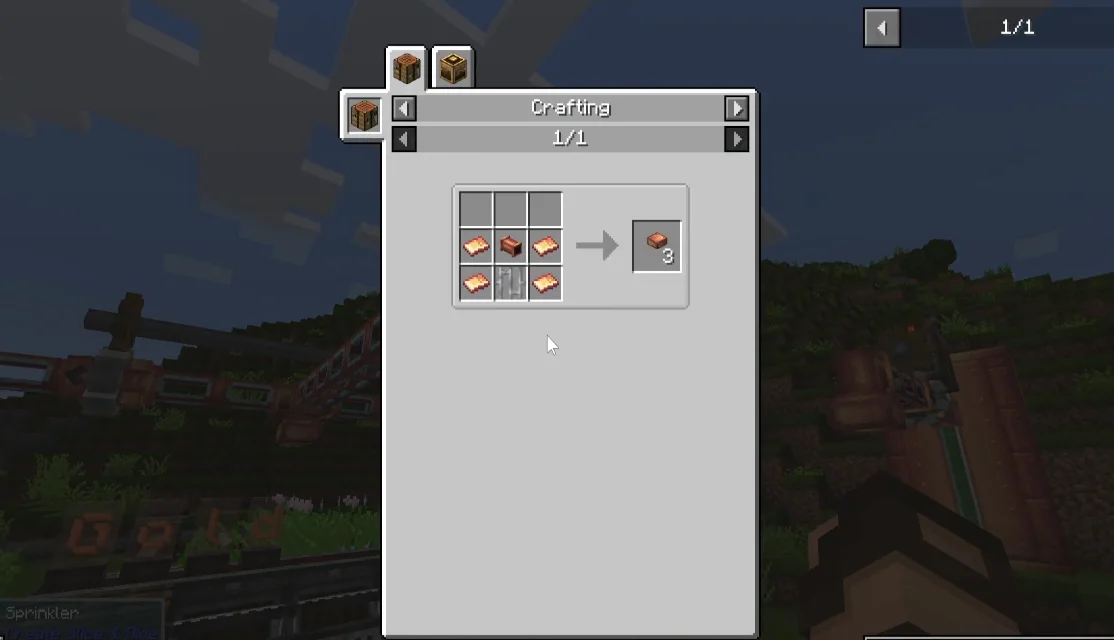The width and height of the screenshot is (1114, 640).
Task: Go to the previous recipe category before Crafting
Action: [404, 108]
